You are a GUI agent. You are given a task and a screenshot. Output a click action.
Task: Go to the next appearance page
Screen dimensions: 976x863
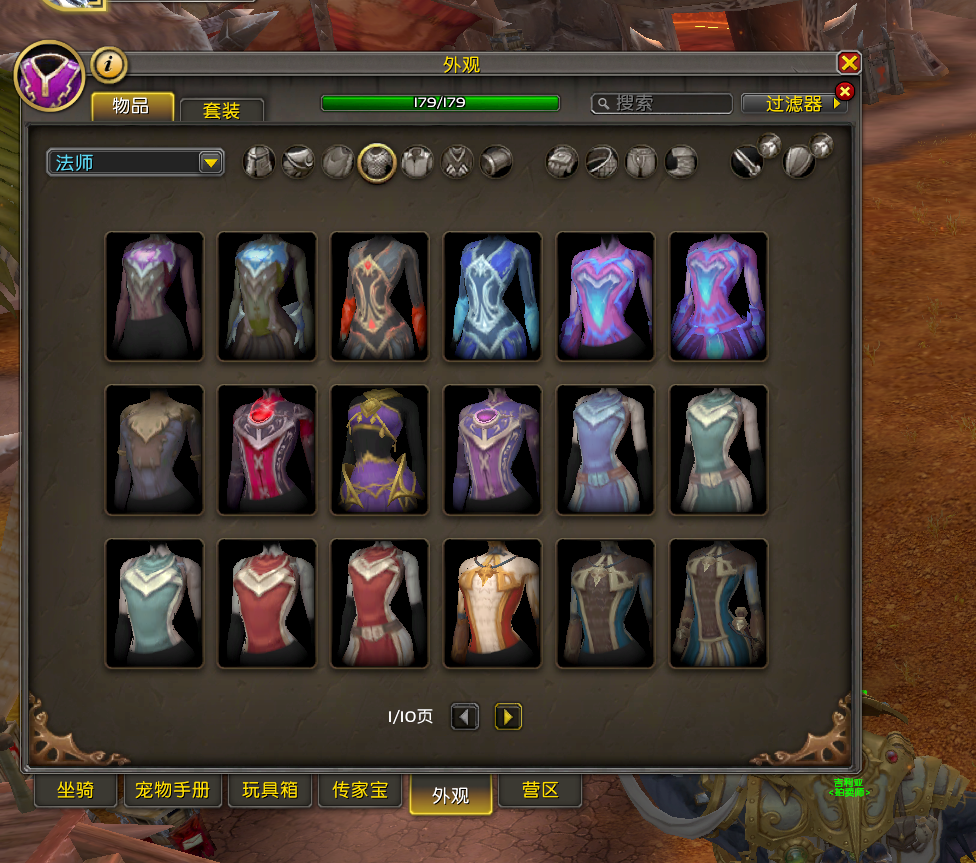508,716
